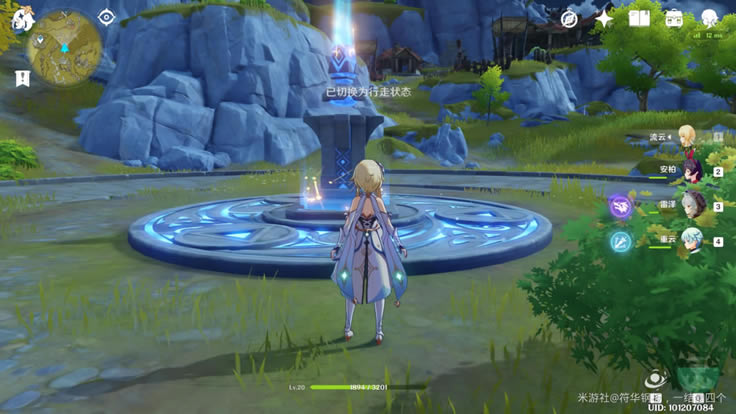Switch to party member 雷泽
This screenshot has height=414, width=736.
pos(692,205)
